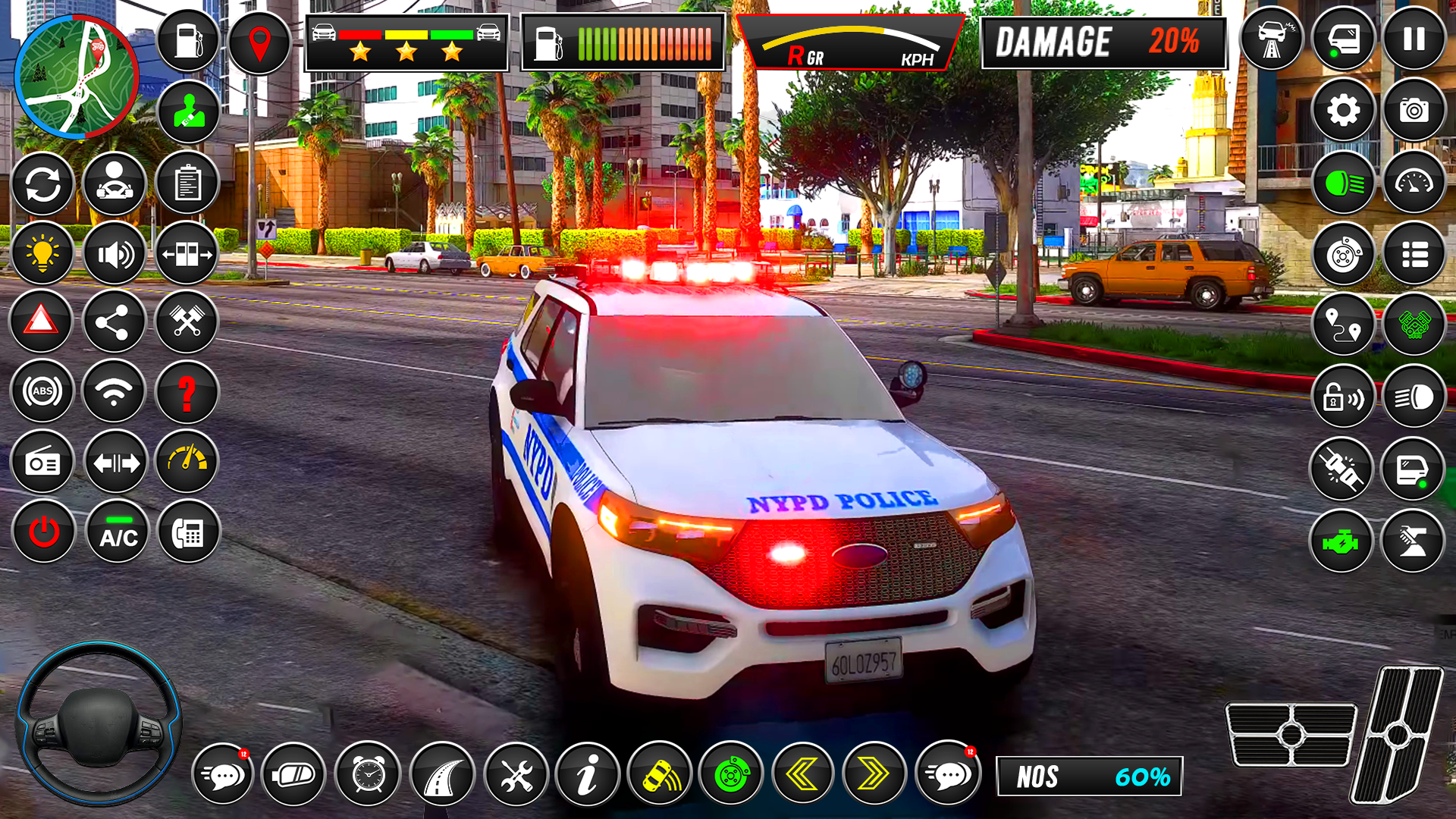Toggle the A/C button

pos(118,532)
